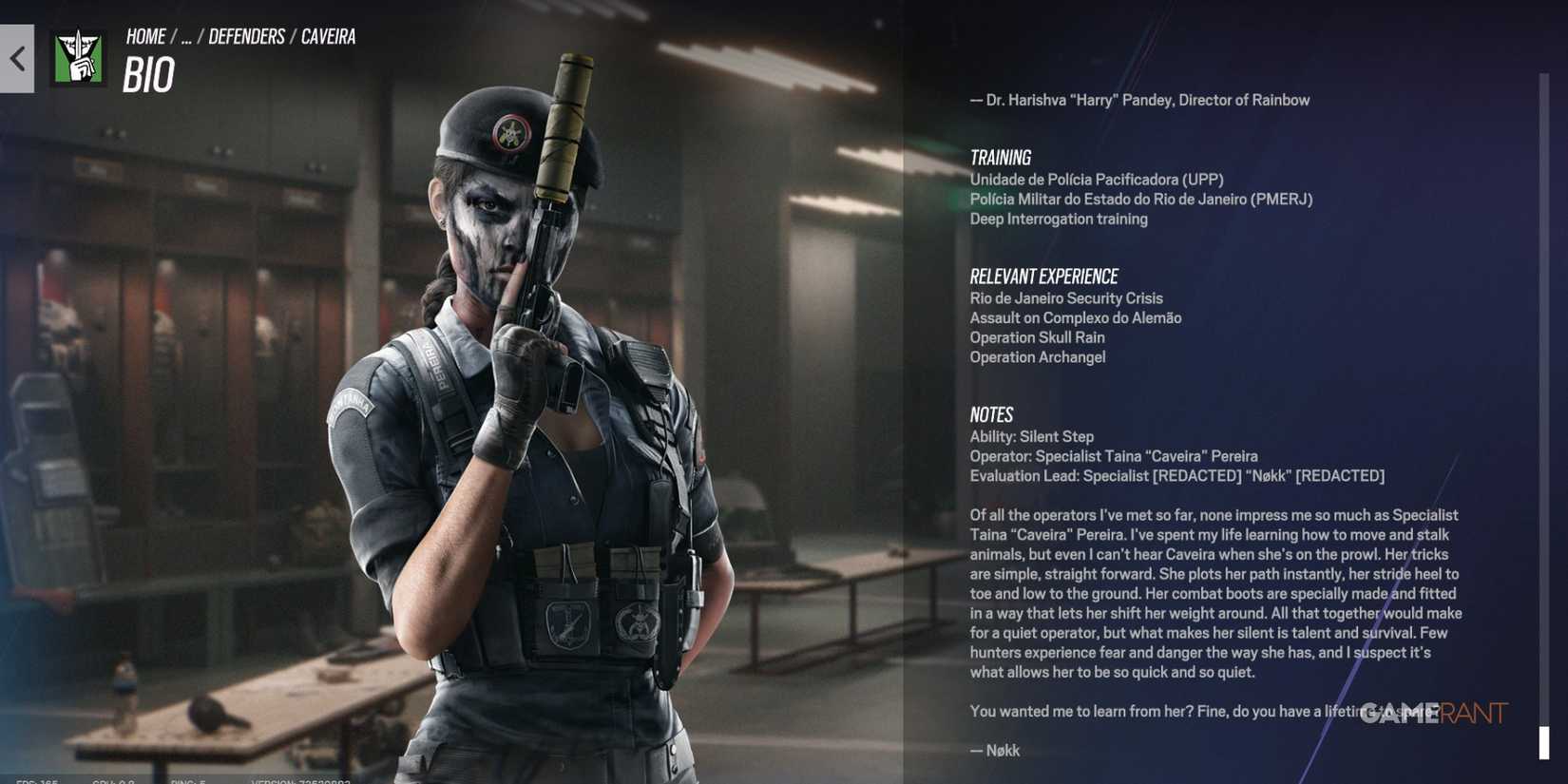Viewport: 1568px width, 784px height.
Task: Click the Ability: Silent Step line
Action: 1031,436
